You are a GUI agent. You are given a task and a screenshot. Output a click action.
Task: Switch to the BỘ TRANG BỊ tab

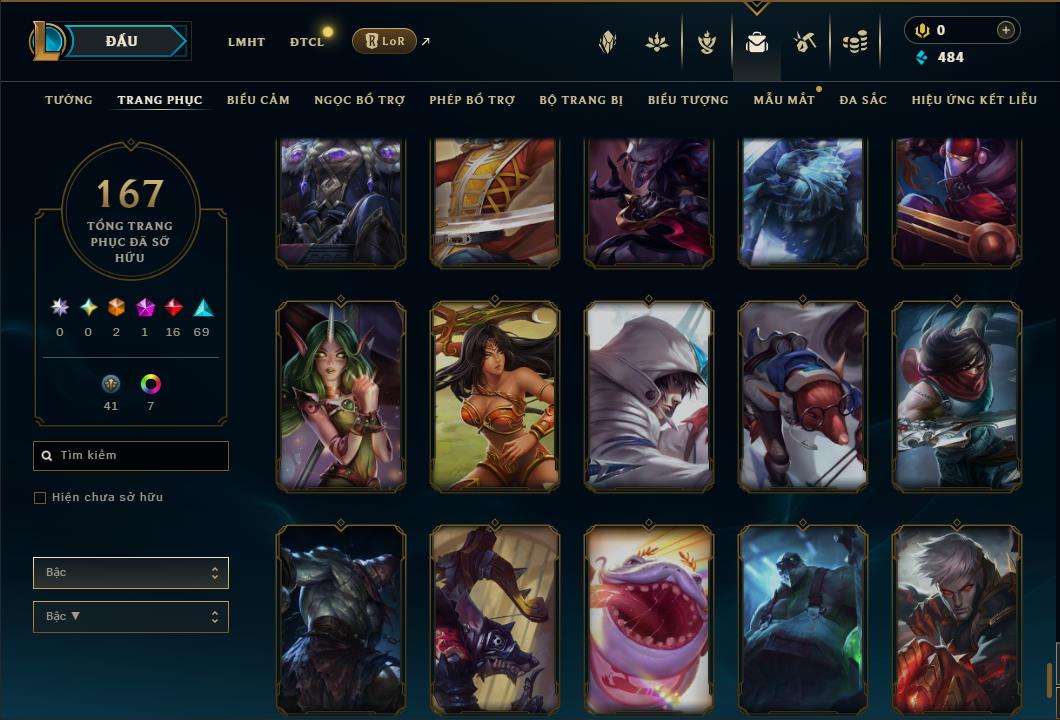pyautogui.click(x=581, y=100)
